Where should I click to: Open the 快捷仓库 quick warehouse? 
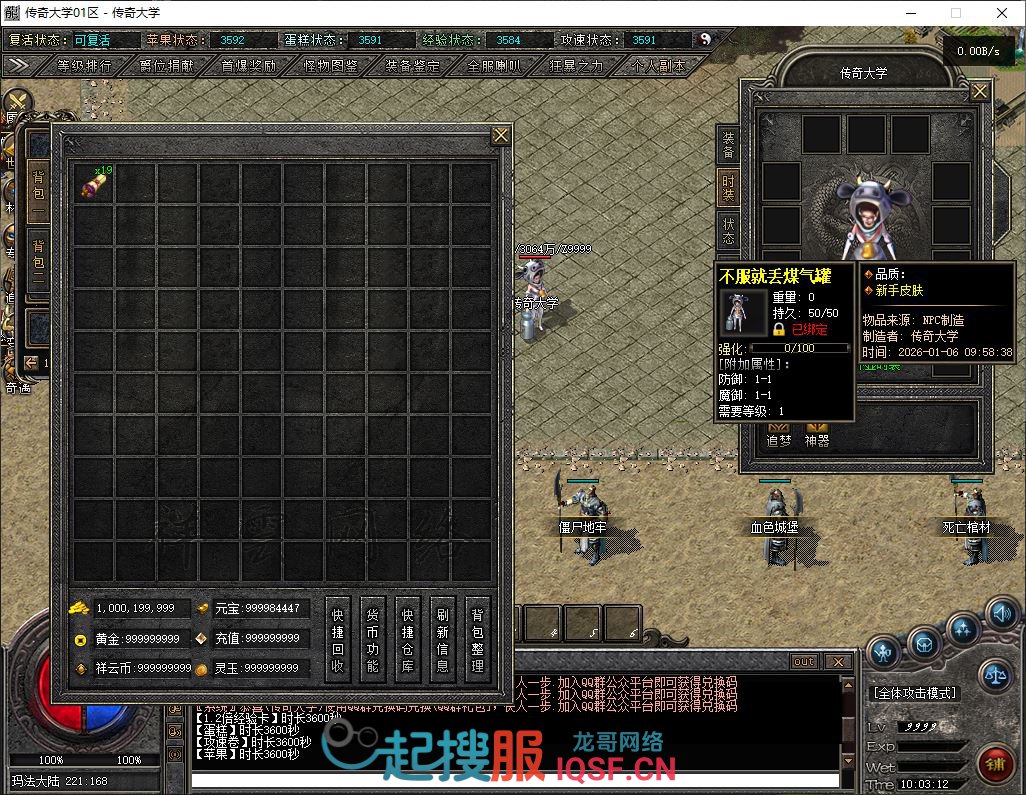tap(407, 640)
